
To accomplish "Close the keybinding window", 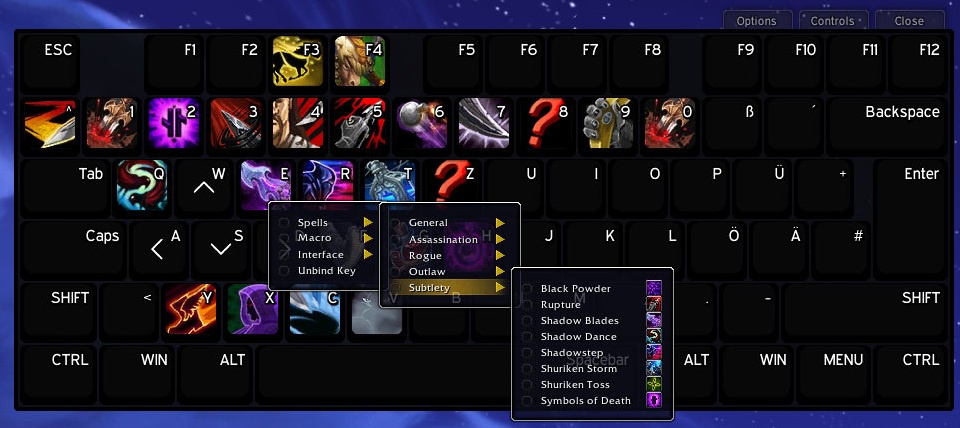I will click(x=909, y=21).
